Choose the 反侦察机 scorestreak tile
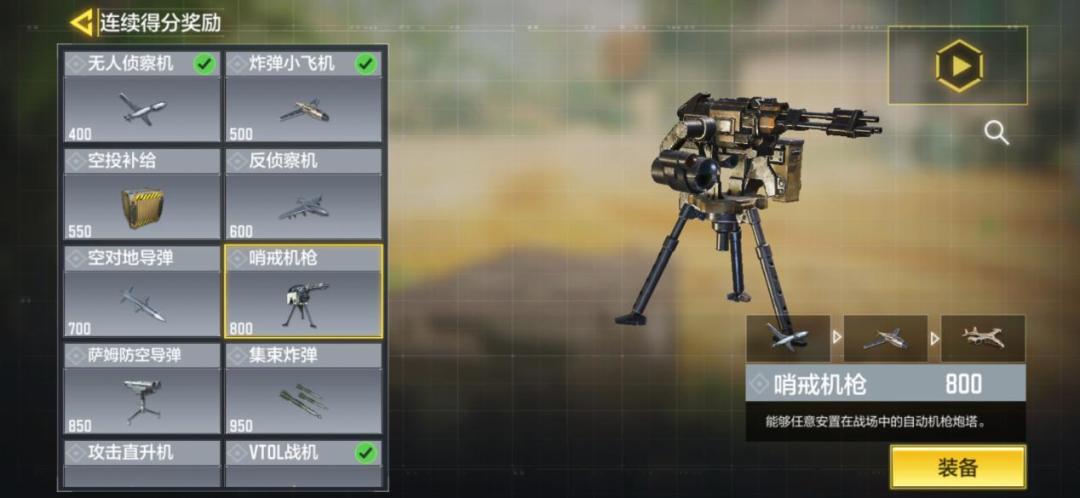Viewport: 1080px width, 498px height. (x=303, y=195)
